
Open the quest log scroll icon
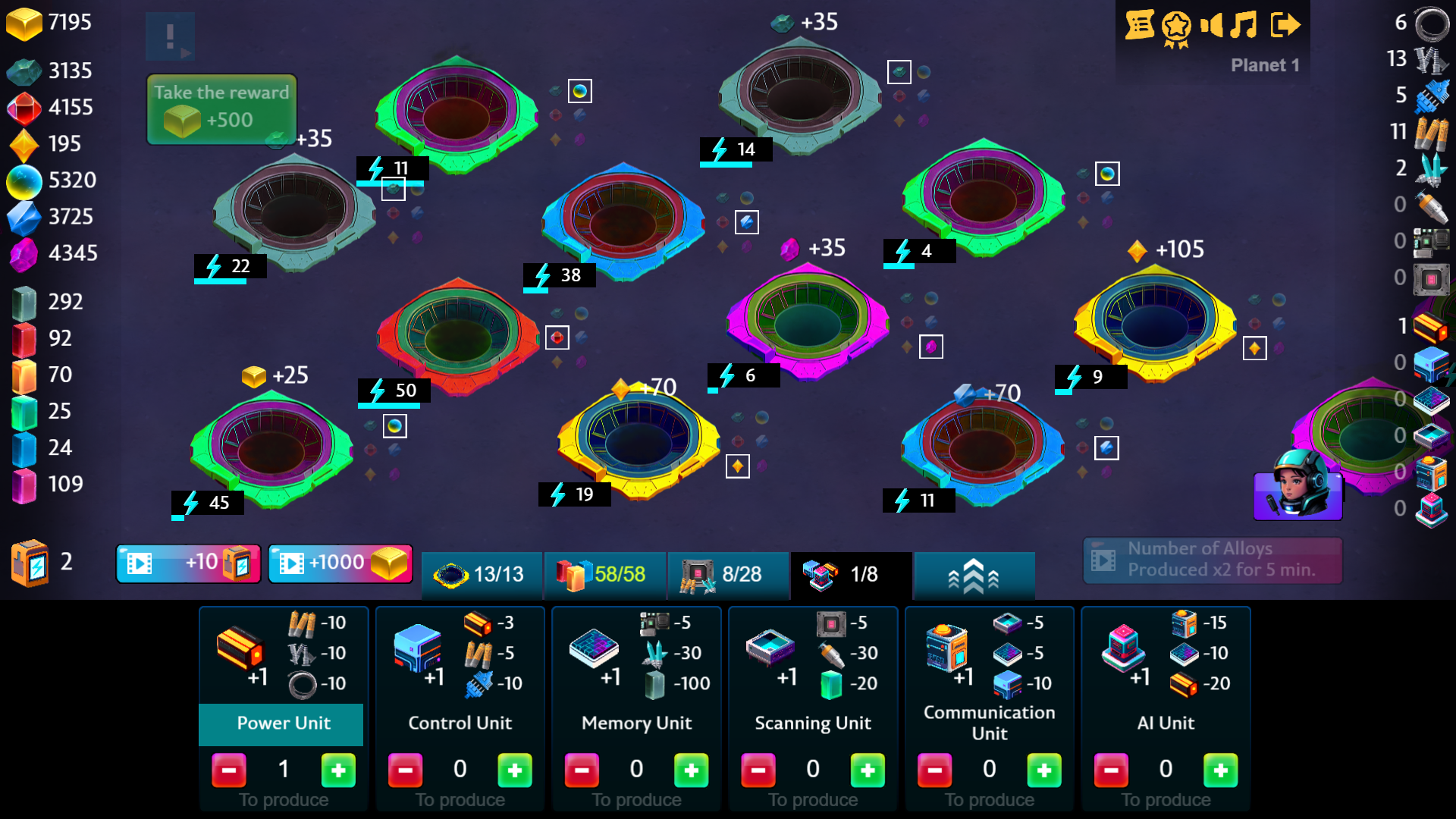(1140, 25)
